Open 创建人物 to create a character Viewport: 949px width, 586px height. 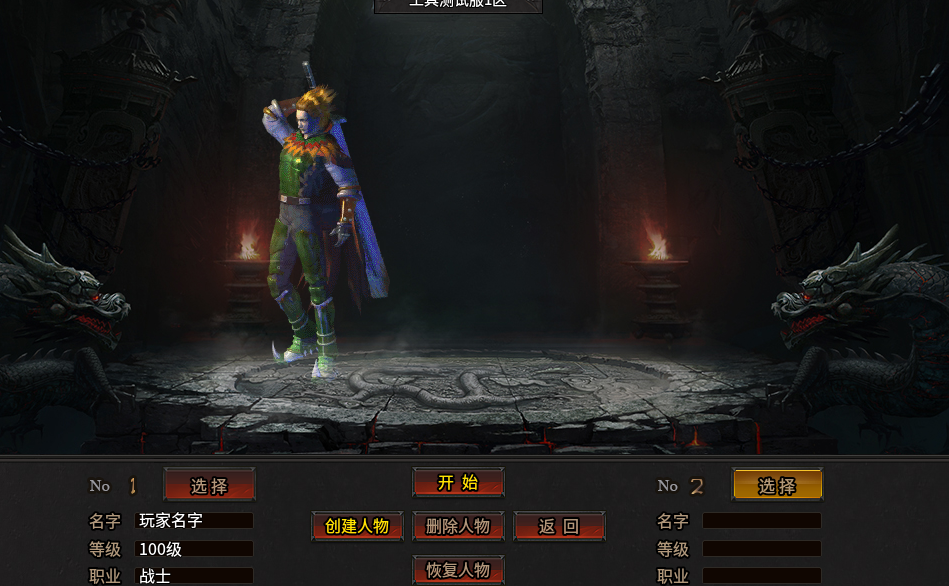[357, 526]
